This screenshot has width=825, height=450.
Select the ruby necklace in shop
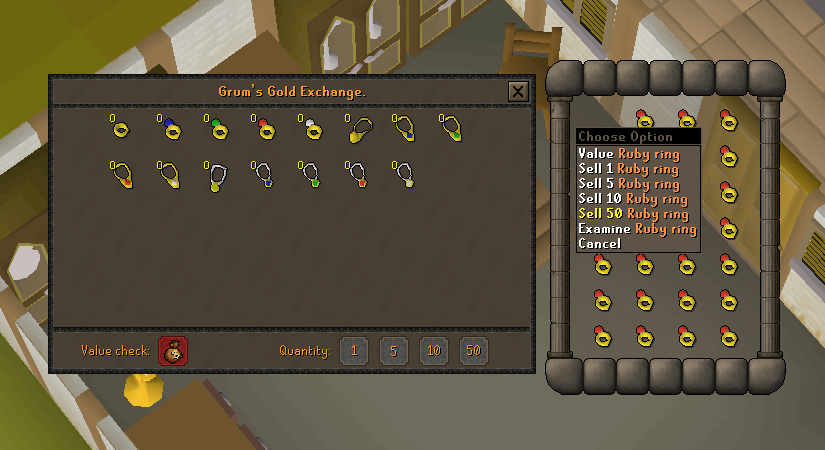(121, 177)
